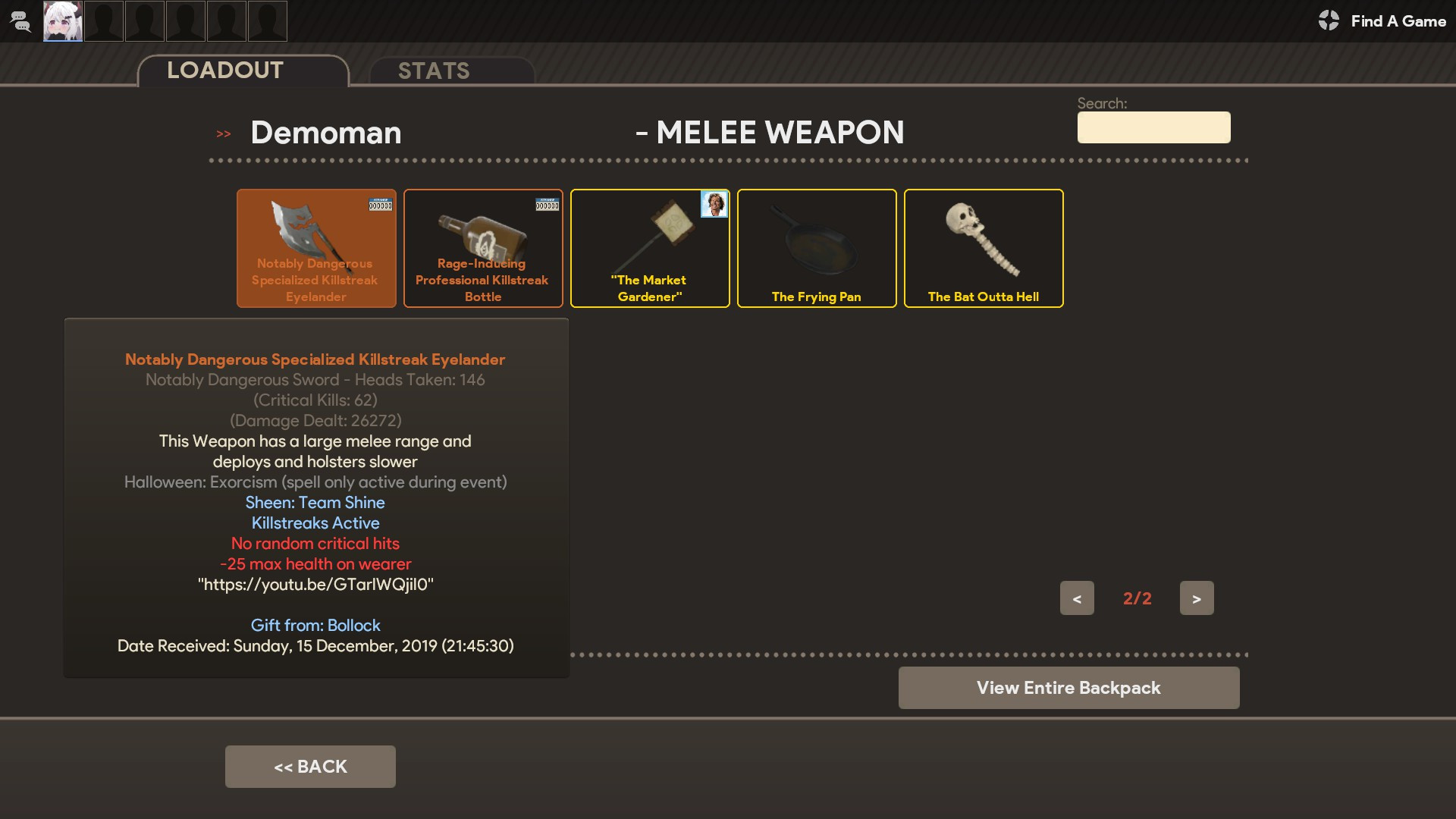Select the second empty player slot
The height and width of the screenshot is (819, 1456).
click(144, 21)
